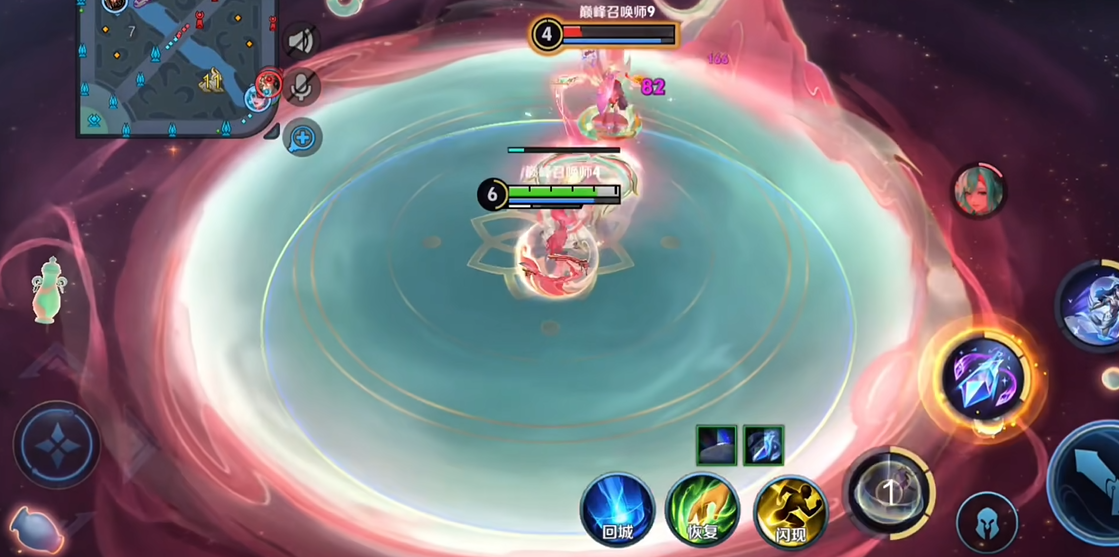Activate the skill showing number 1

pos(888,492)
